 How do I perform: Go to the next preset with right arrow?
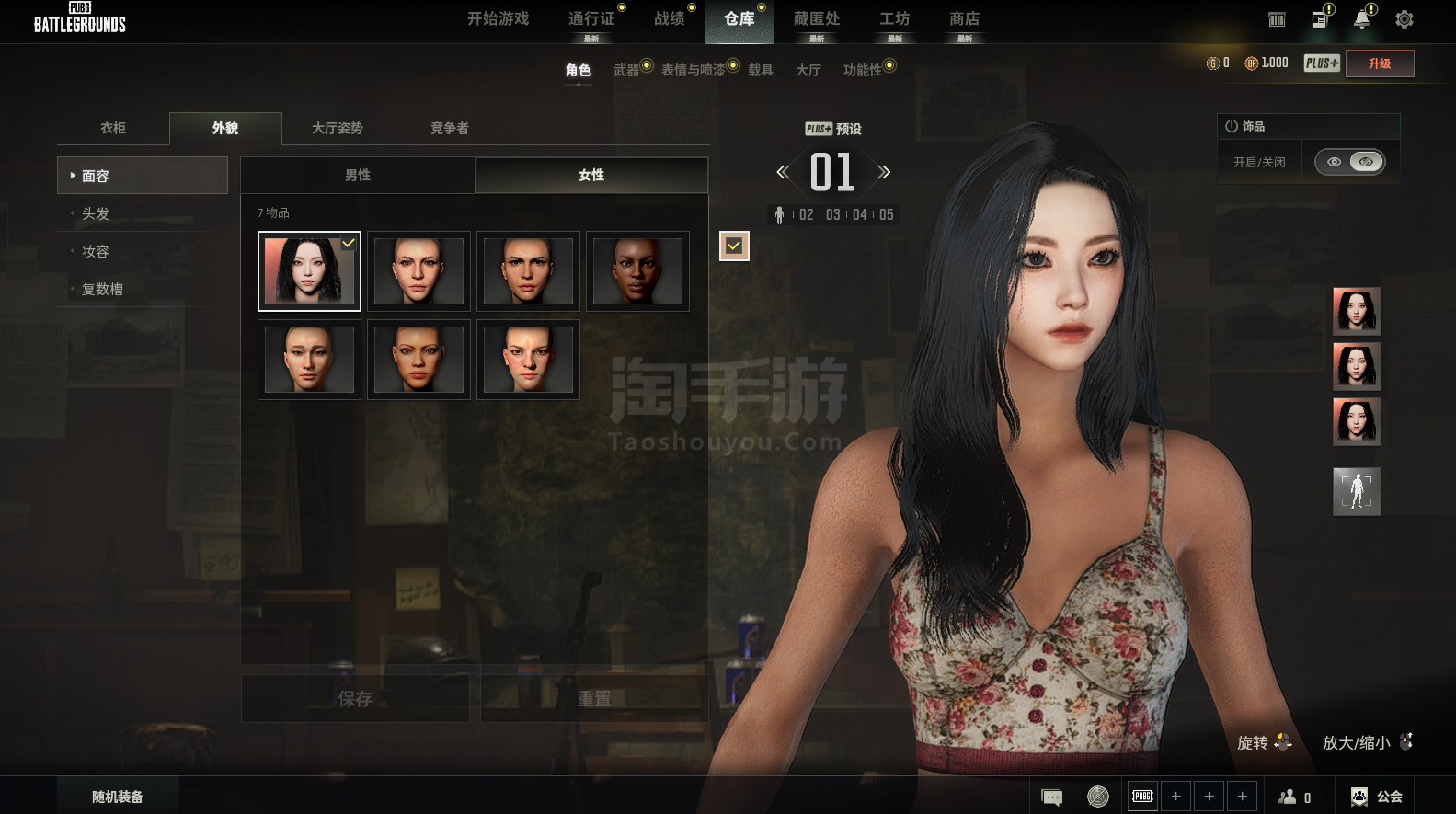[885, 172]
